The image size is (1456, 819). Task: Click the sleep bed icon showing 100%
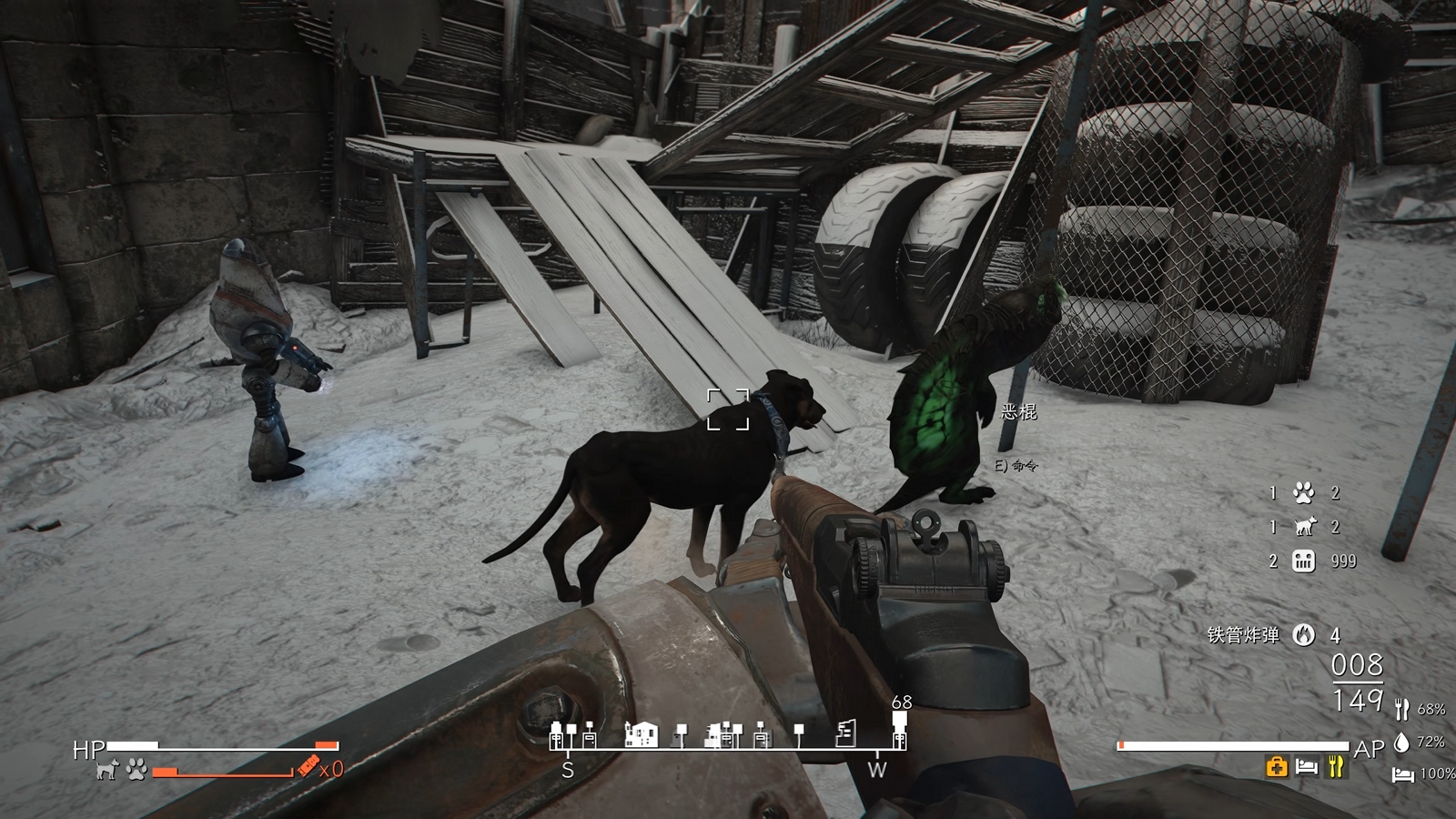click(x=1402, y=774)
